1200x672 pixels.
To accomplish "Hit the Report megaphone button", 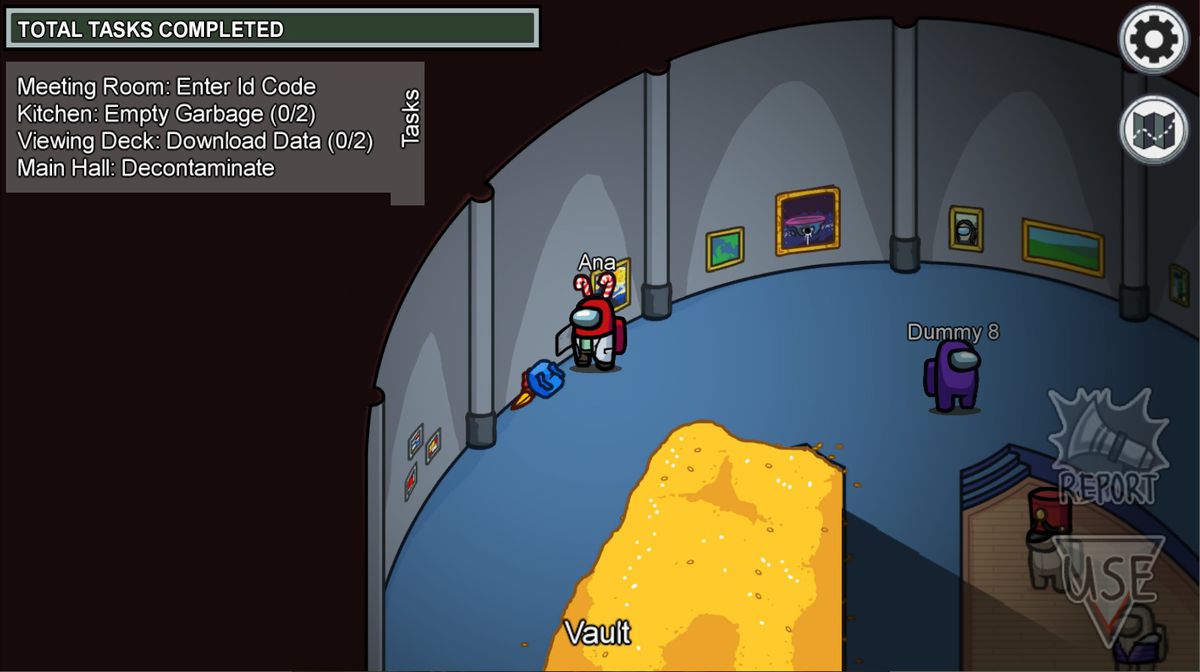I will 1107,449.
